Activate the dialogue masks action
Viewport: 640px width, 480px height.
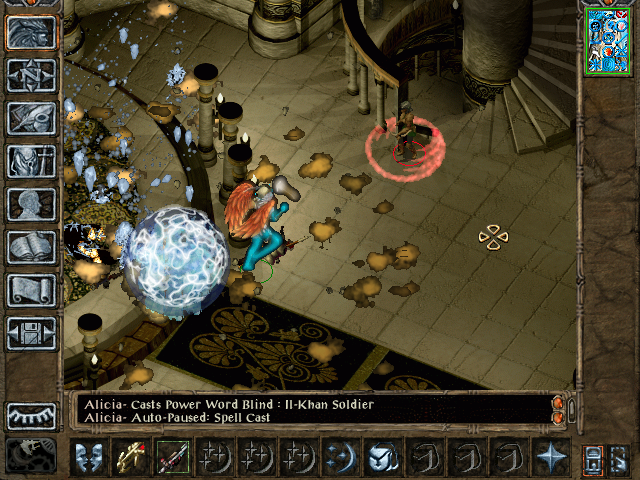point(90,458)
